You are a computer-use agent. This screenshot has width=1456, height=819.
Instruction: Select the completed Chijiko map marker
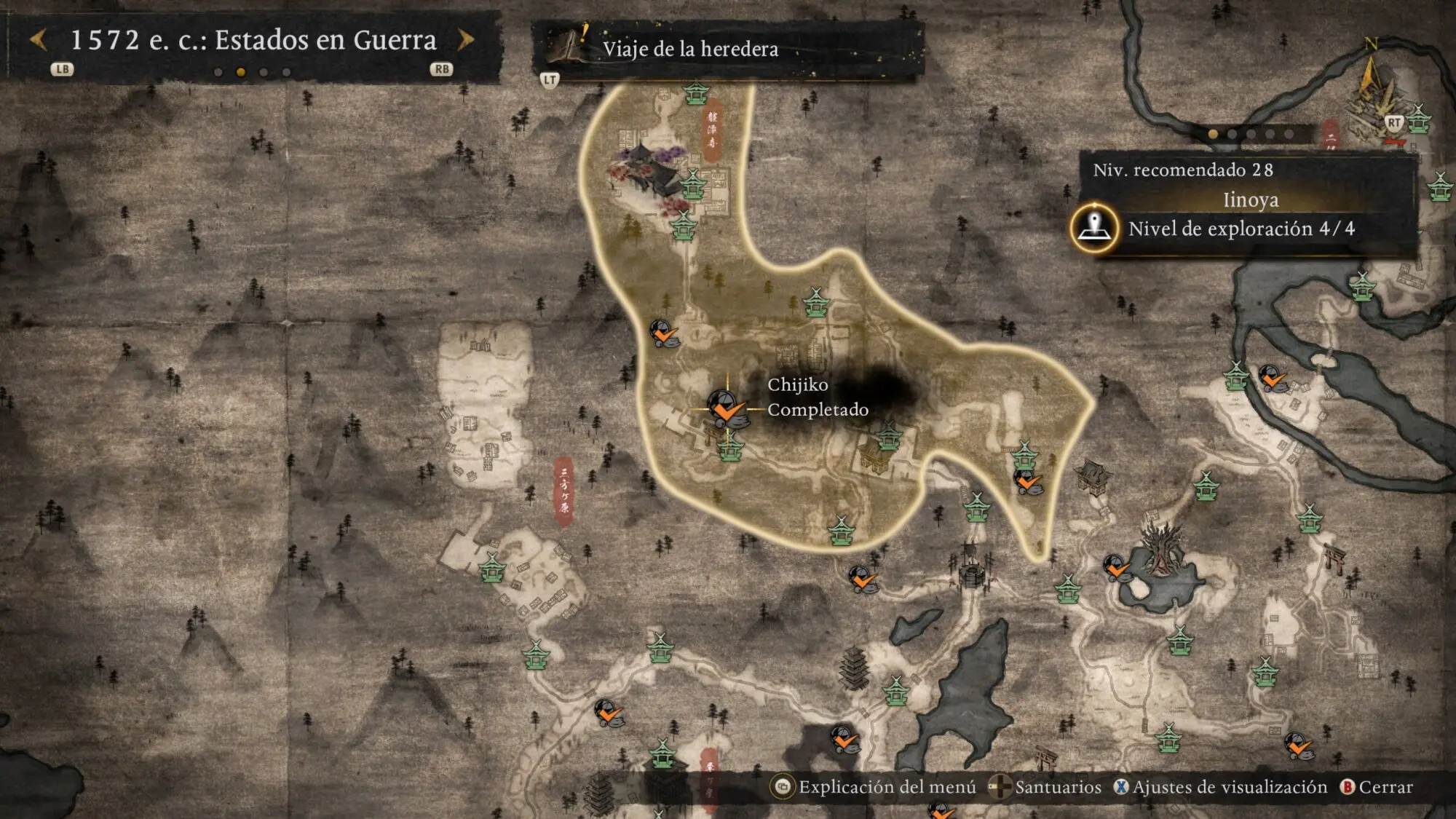(725, 408)
